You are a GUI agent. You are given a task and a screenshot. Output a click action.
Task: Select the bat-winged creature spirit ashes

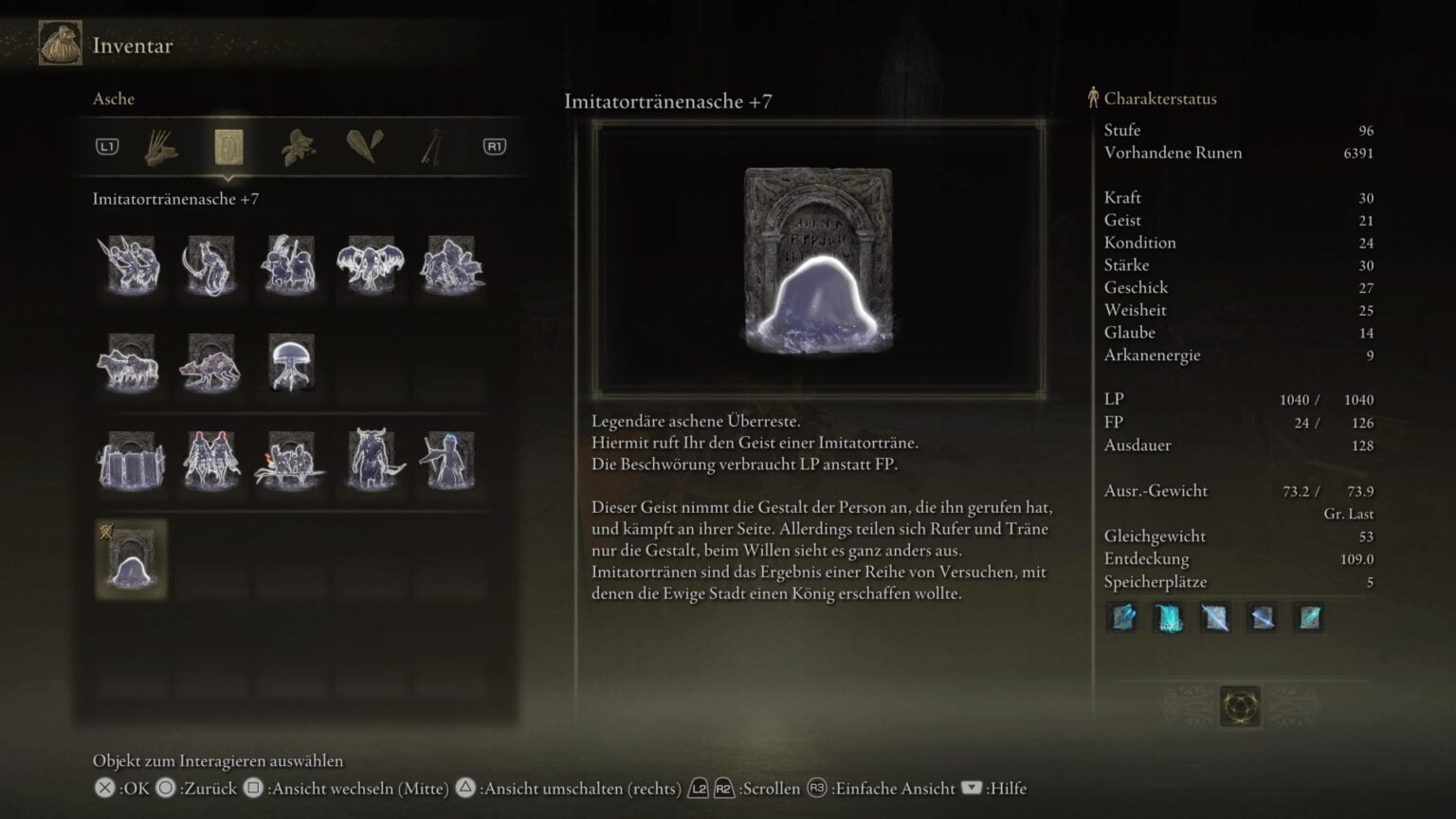[370, 264]
